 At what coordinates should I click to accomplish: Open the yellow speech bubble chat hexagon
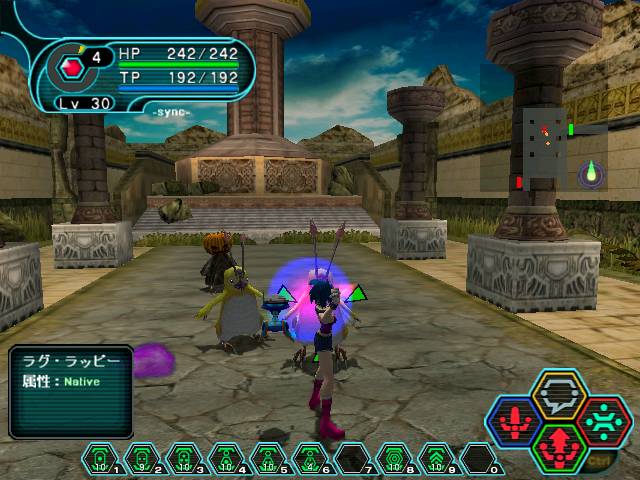[x=558, y=395]
